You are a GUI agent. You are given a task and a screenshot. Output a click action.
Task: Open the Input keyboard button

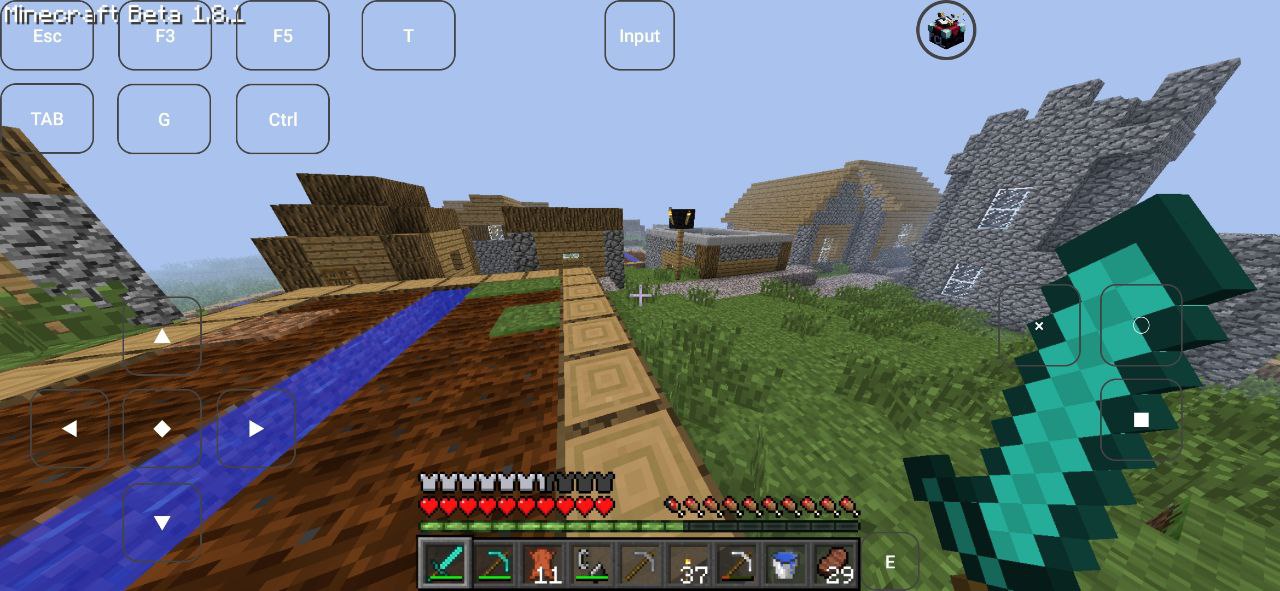[x=639, y=36]
